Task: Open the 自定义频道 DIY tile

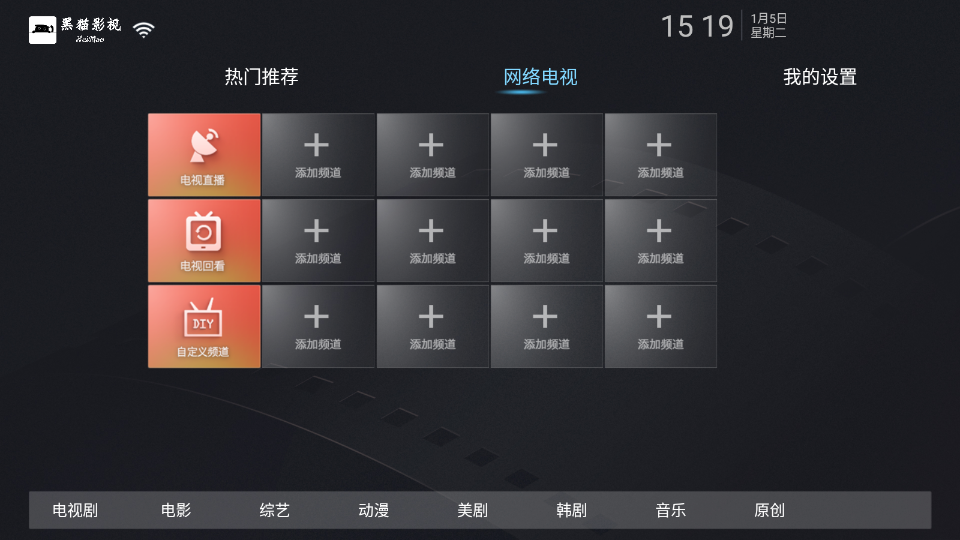Action: click(x=204, y=327)
